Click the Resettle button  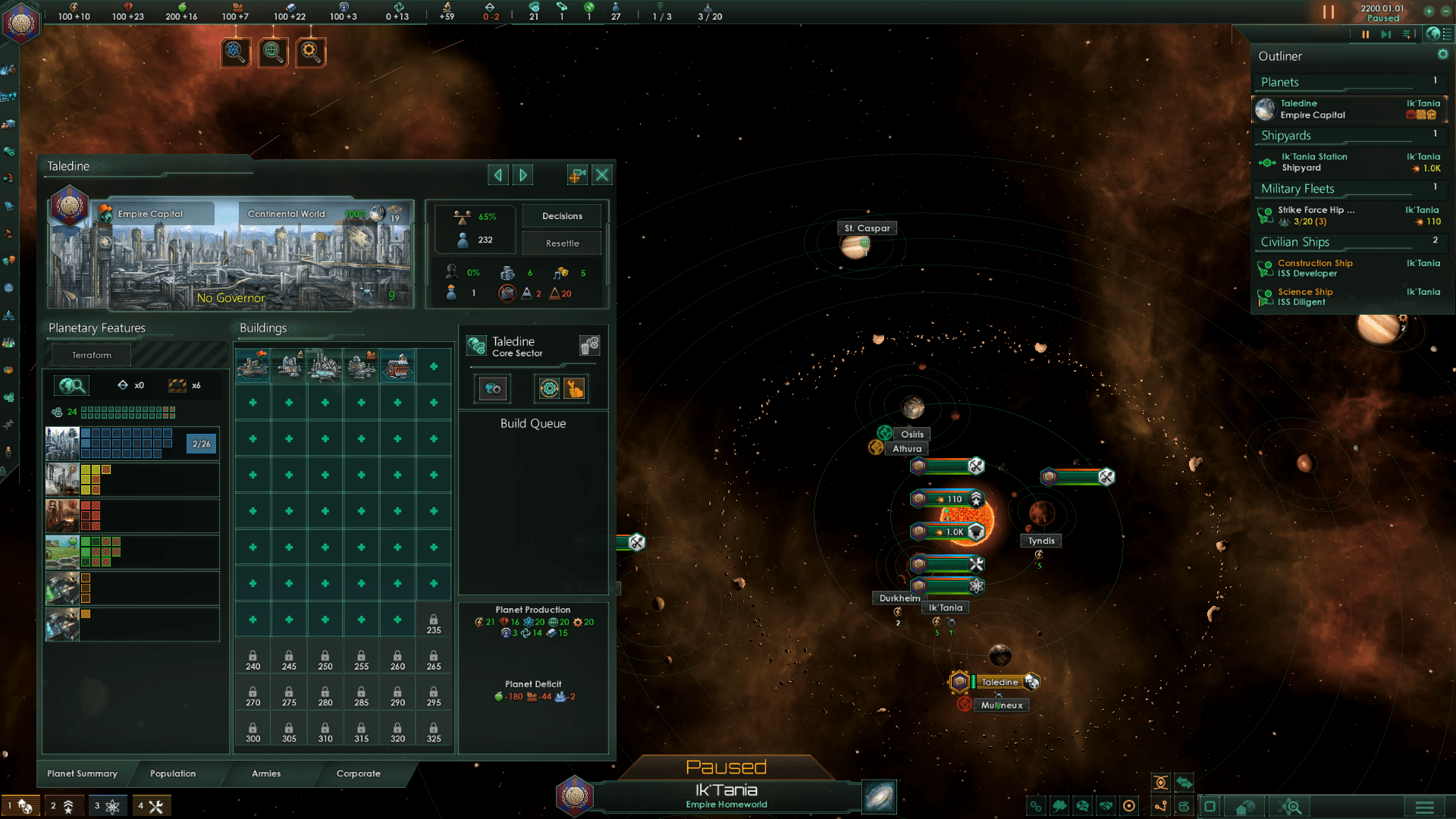pos(562,243)
